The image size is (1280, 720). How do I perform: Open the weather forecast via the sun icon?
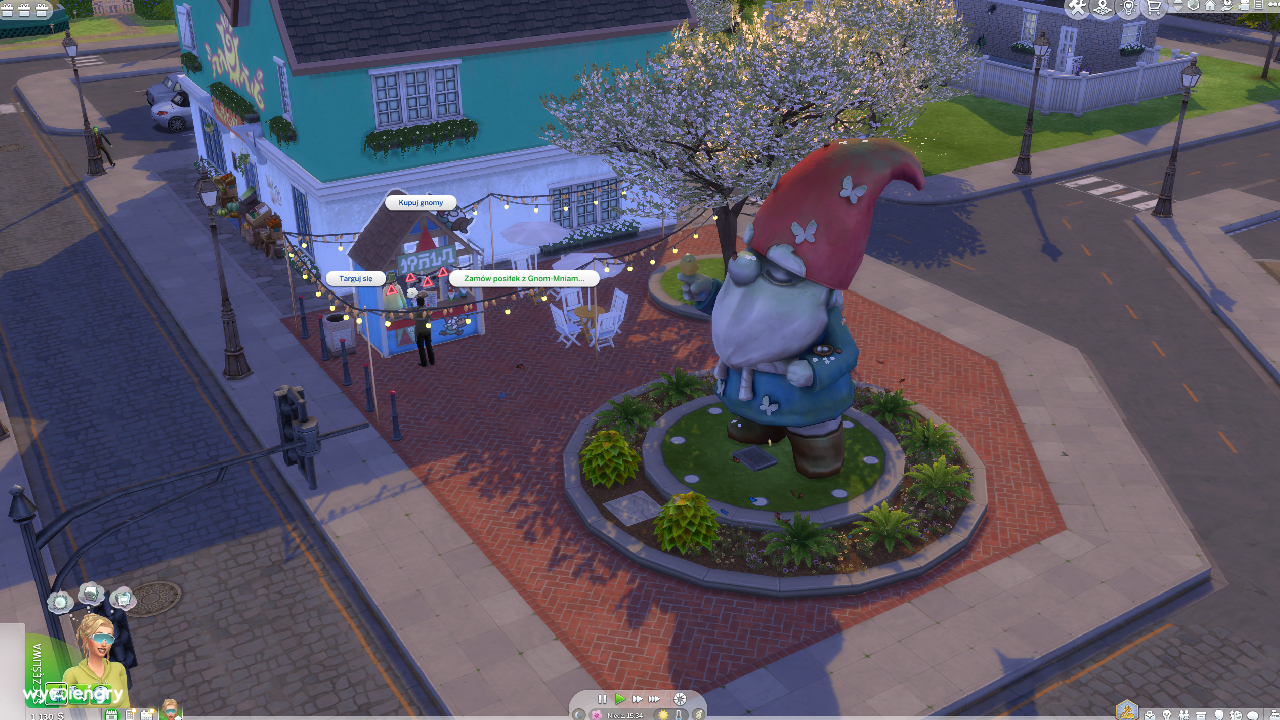point(663,715)
